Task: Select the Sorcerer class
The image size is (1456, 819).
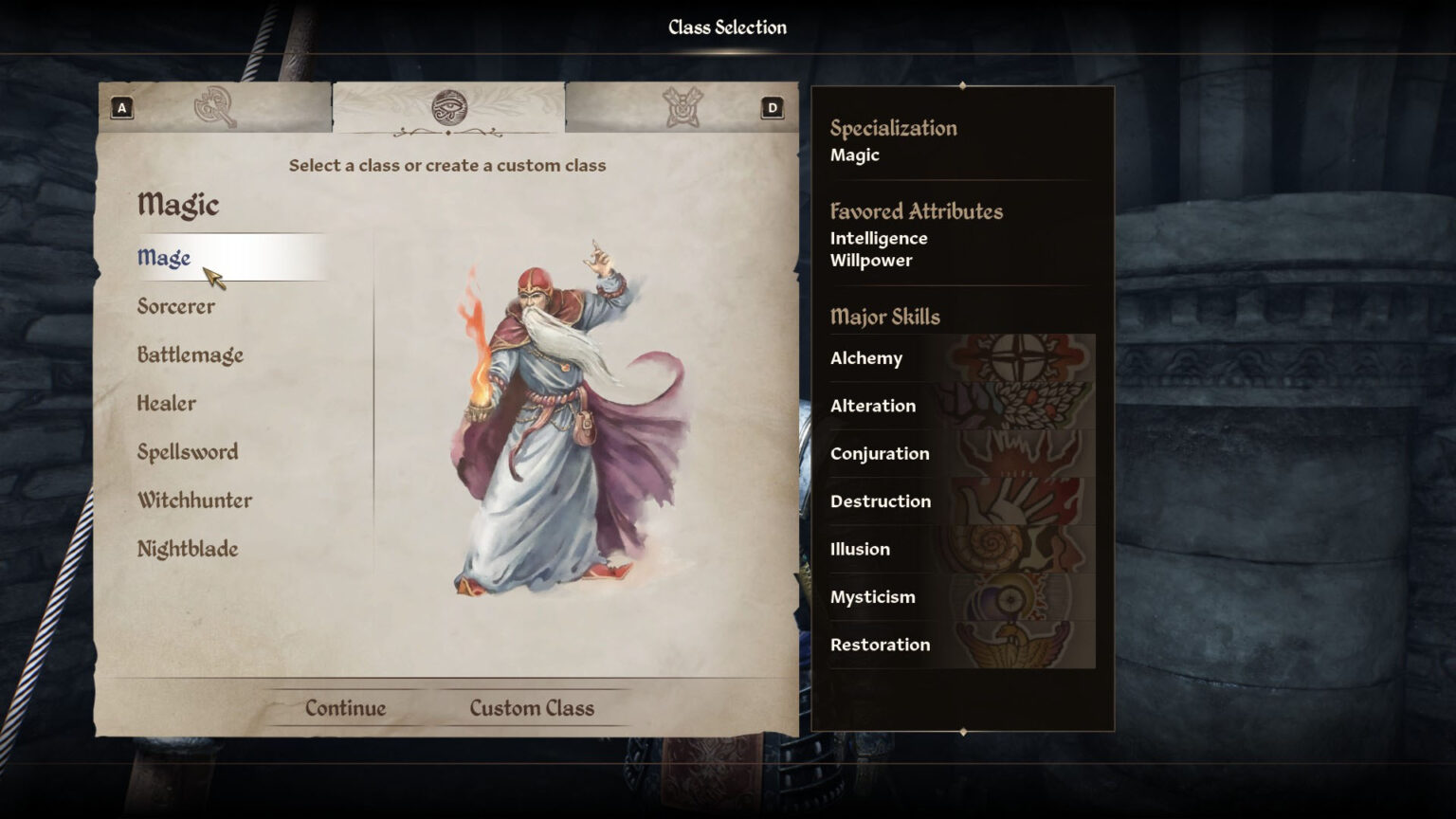Action: (176, 305)
